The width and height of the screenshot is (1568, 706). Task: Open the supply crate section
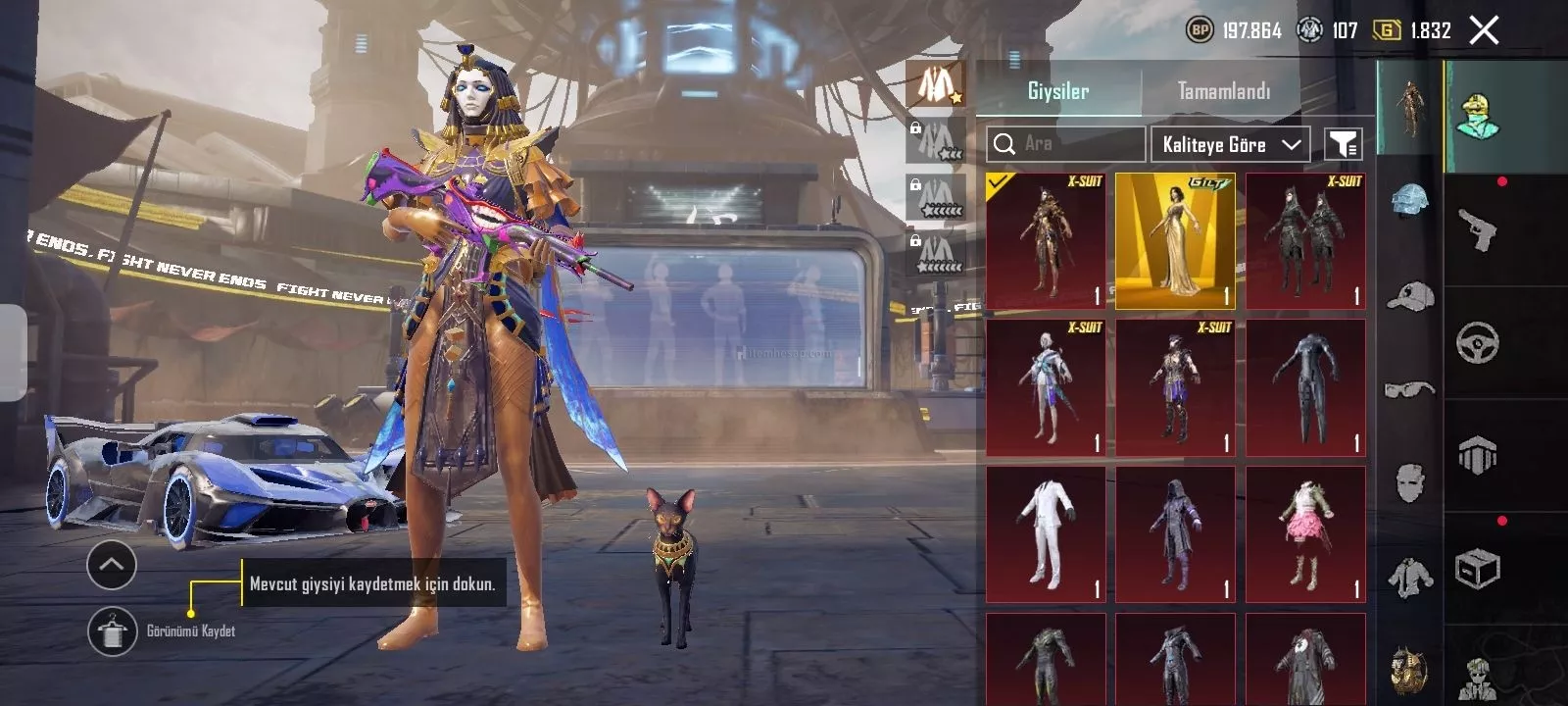tap(1477, 569)
